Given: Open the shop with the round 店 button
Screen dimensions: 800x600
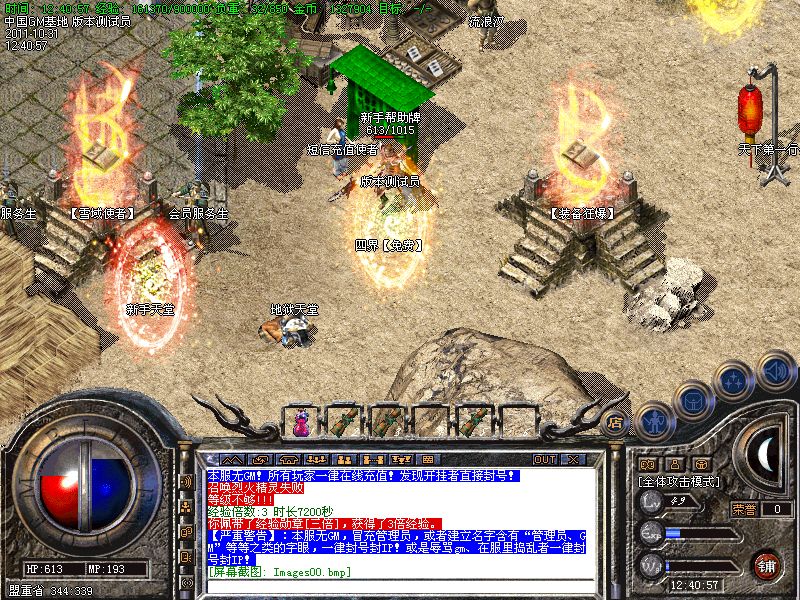Looking at the screenshot, I should point(615,422).
